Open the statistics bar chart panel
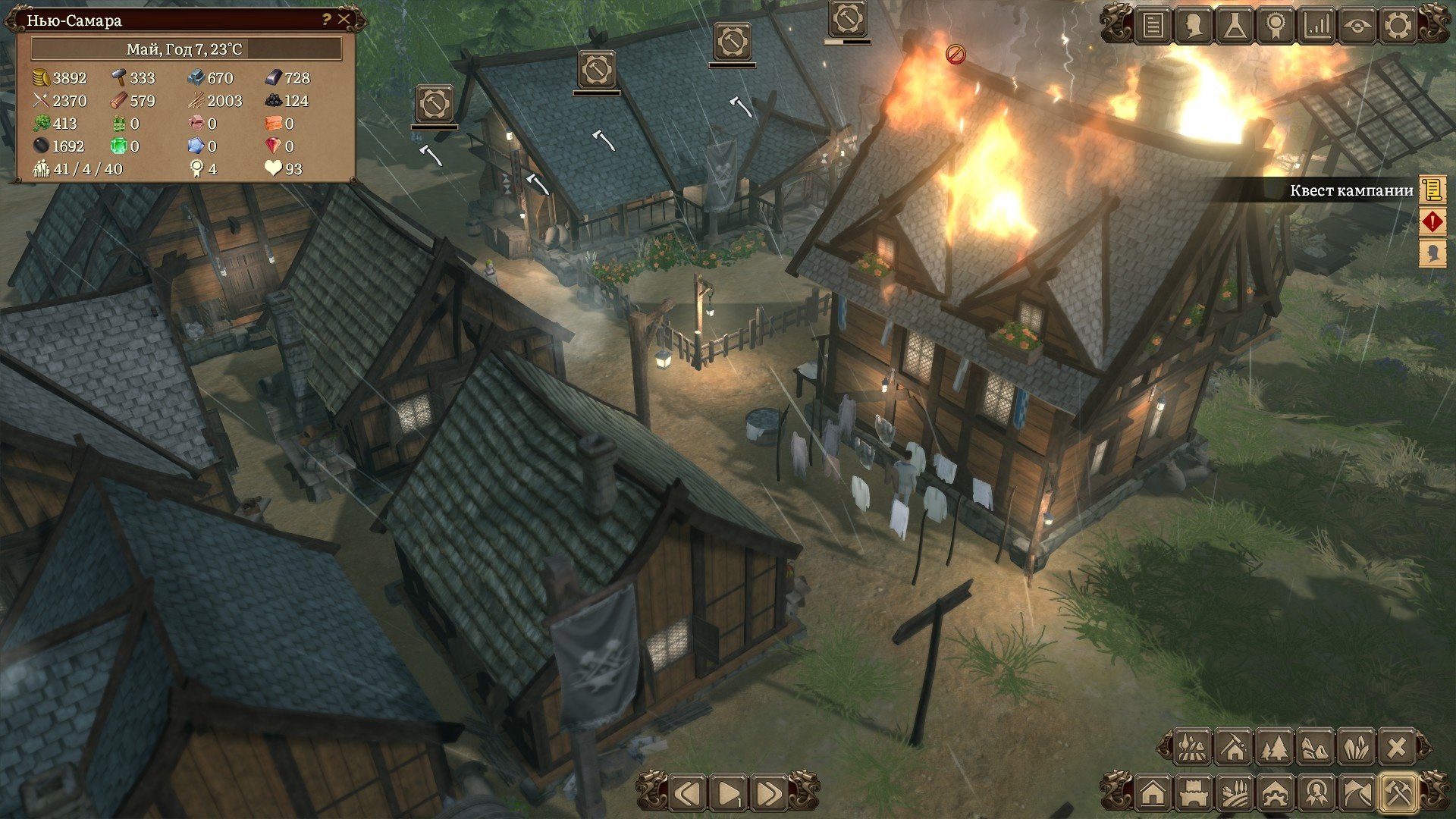Screen dimensions: 1456x819 [x=1316, y=26]
